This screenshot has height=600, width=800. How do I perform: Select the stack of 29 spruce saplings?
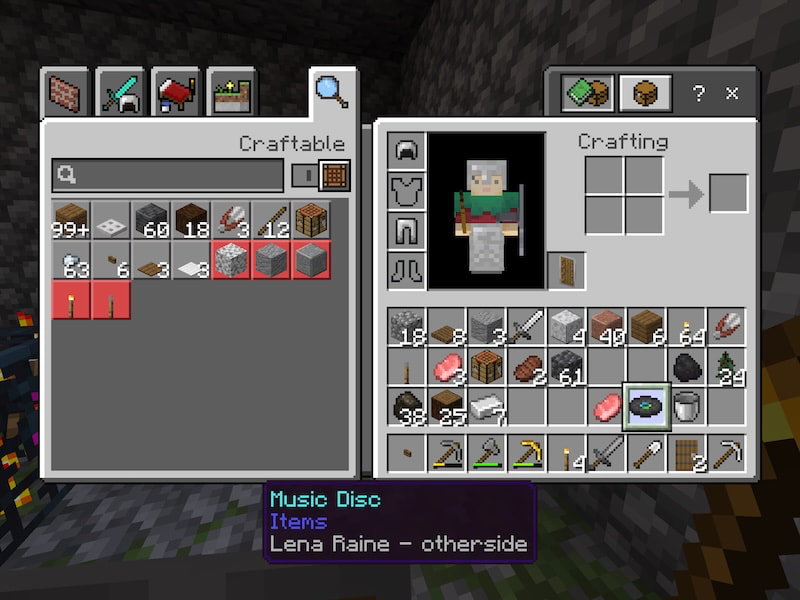pos(726,367)
